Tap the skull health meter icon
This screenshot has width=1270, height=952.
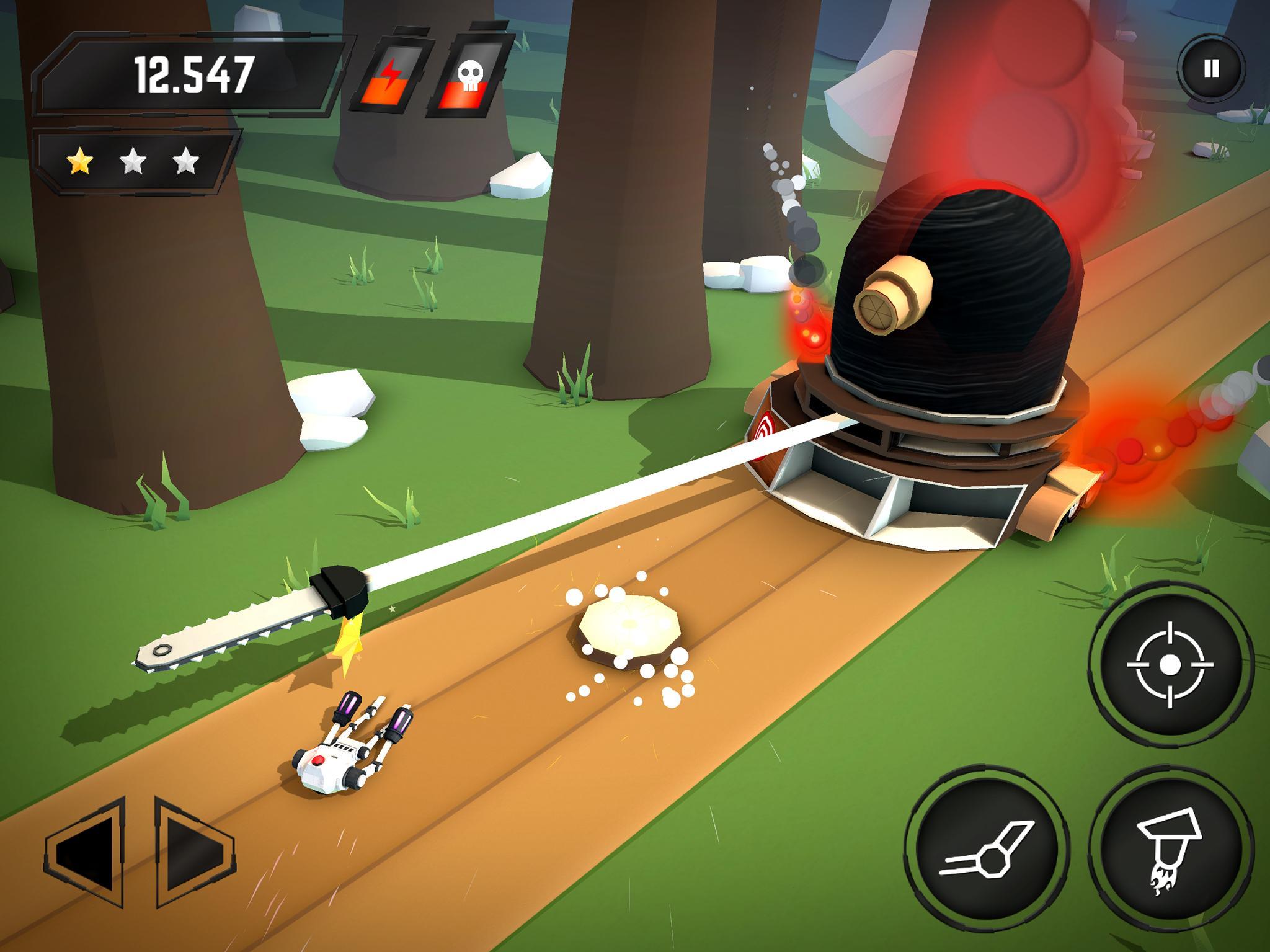[470, 74]
